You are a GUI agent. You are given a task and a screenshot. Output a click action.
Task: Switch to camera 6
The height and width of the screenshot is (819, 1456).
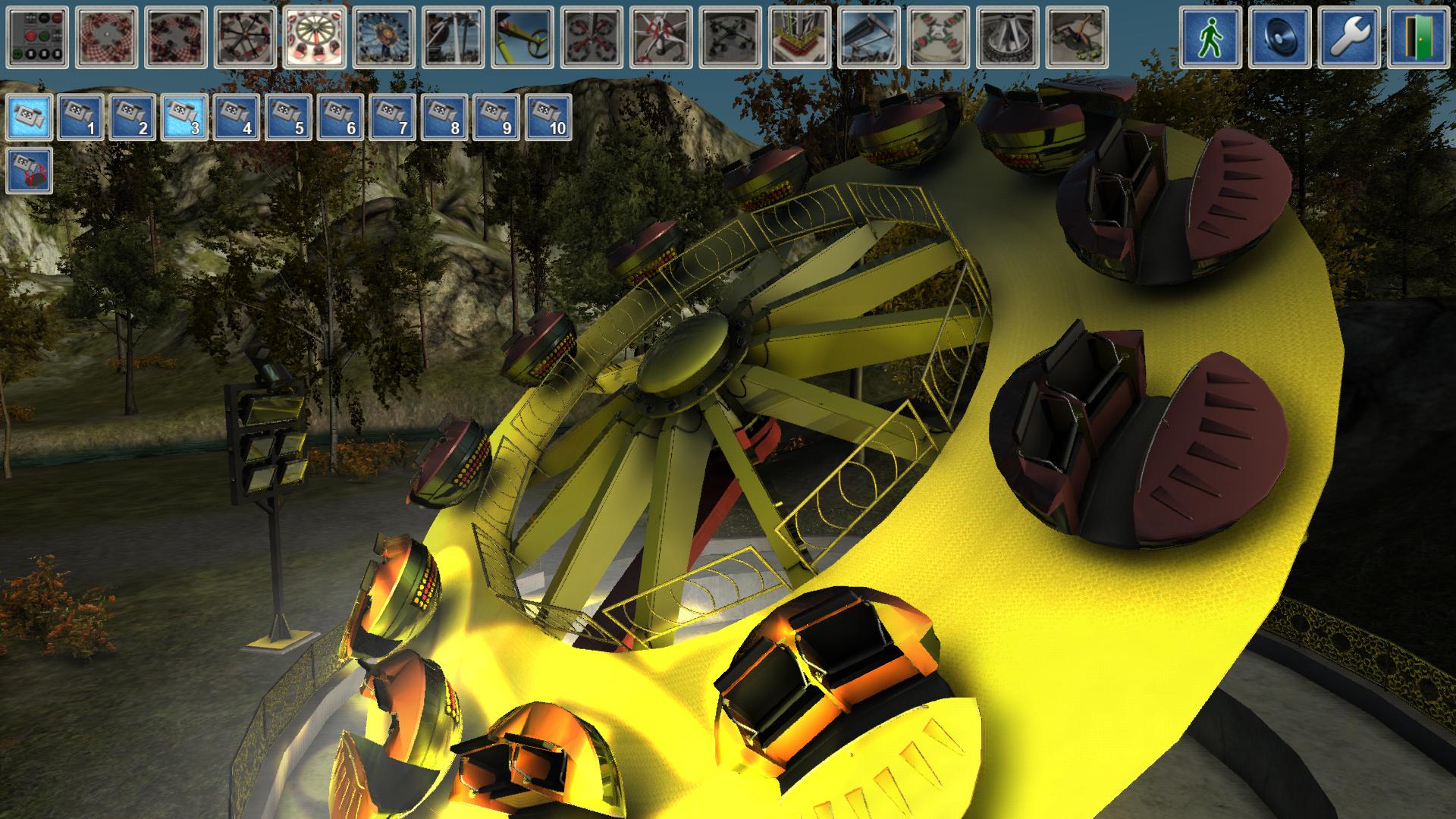pos(341,118)
